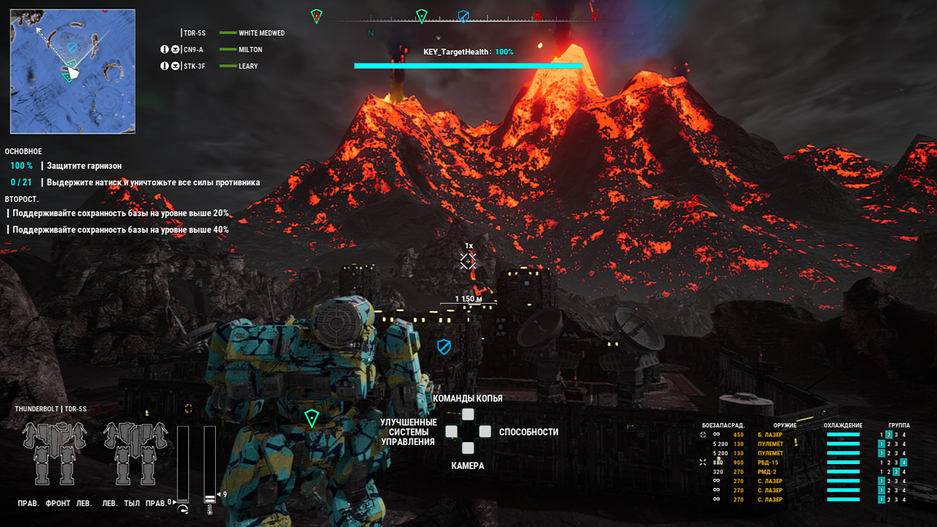Toggle group 4 for the РБД-15 weapon
The width and height of the screenshot is (937, 527).
click(x=904, y=463)
